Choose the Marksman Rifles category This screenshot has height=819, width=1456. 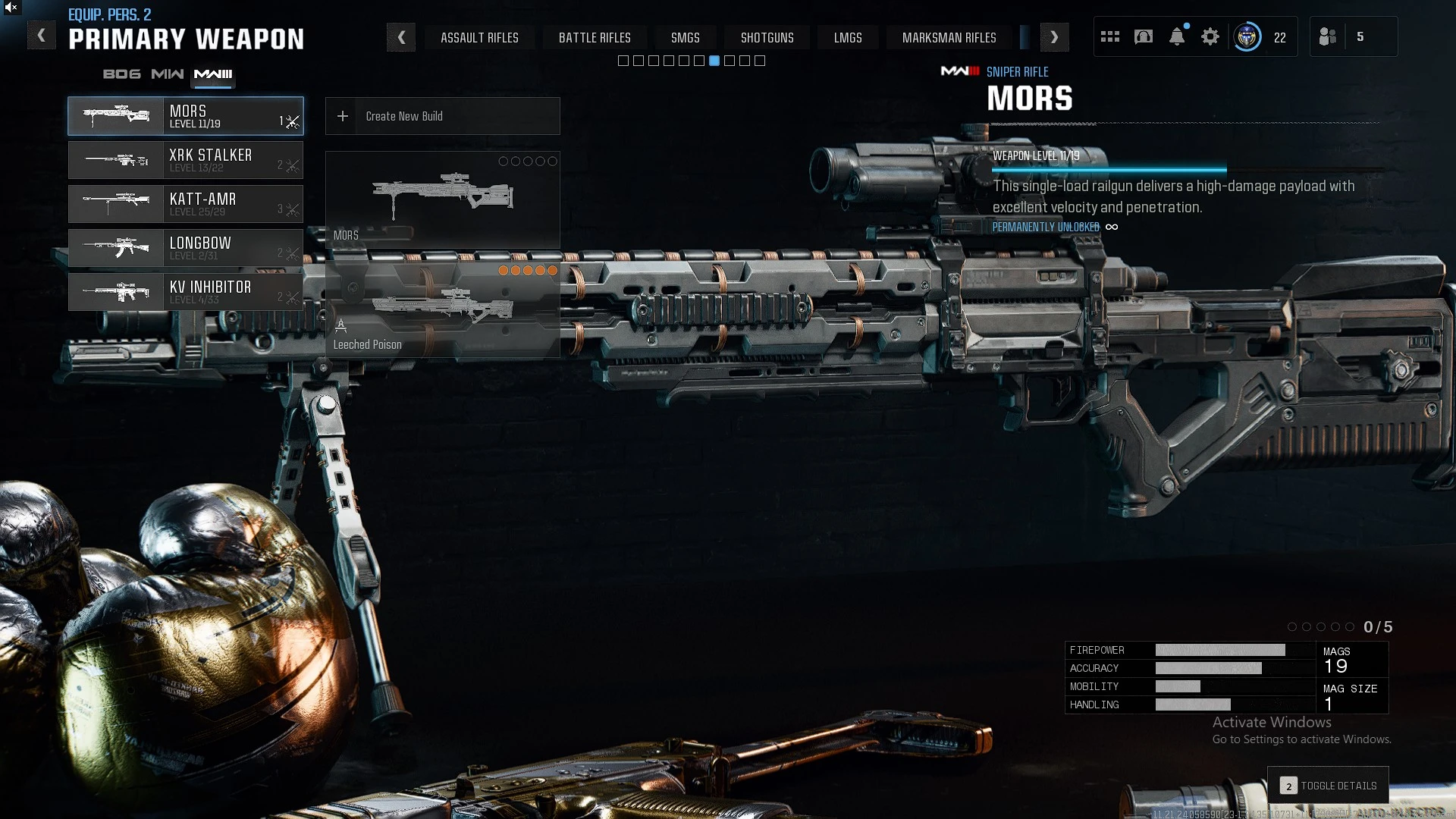pos(949,38)
